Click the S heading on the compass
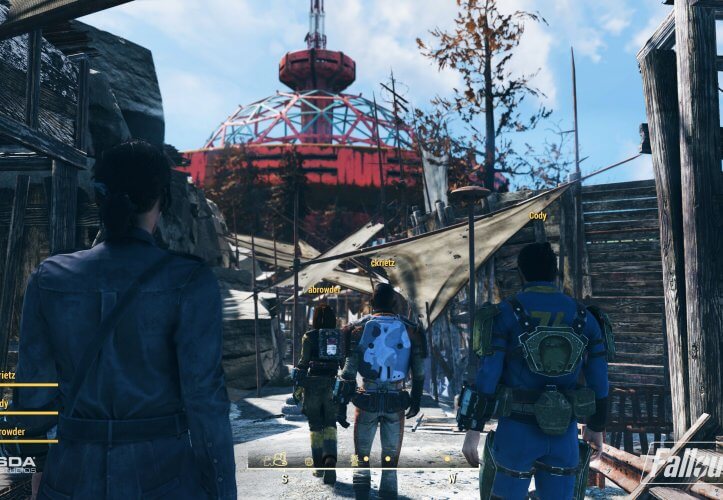 pyautogui.click(x=284, y=478)
